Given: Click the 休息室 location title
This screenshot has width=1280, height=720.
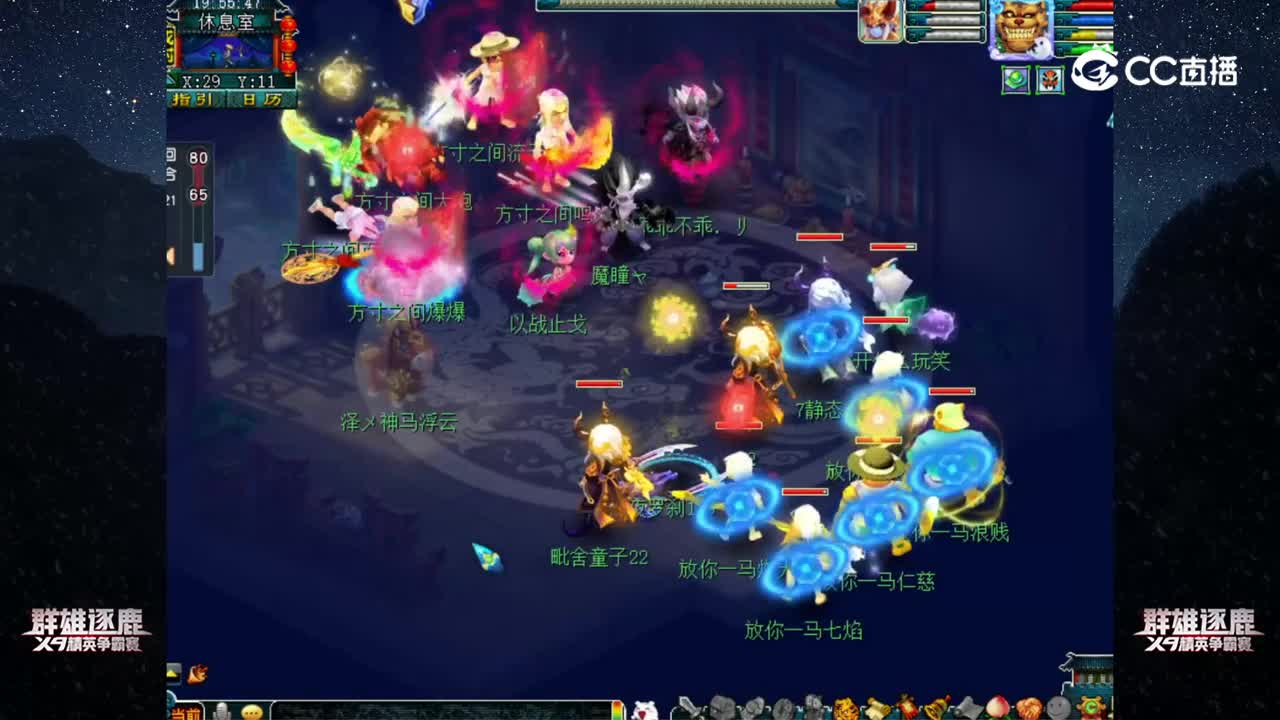Looking at the screenshot, I should (226, 20).
